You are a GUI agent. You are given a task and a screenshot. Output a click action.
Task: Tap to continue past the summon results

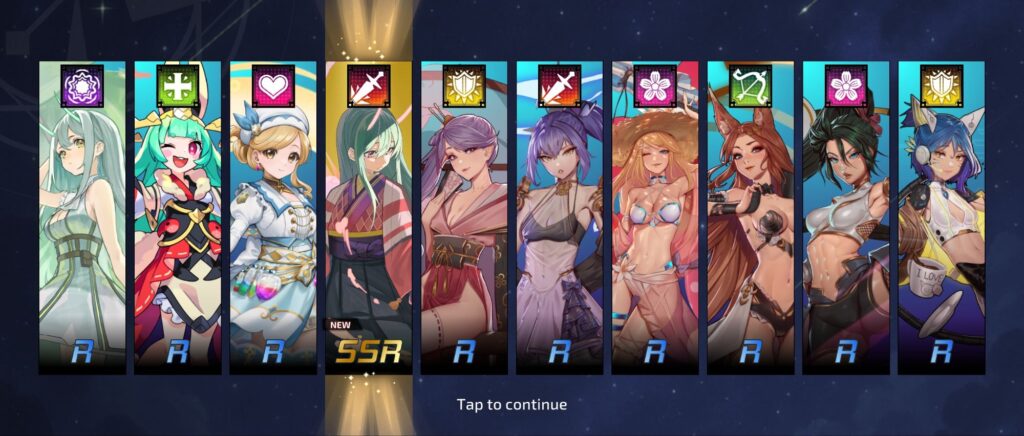511,404
